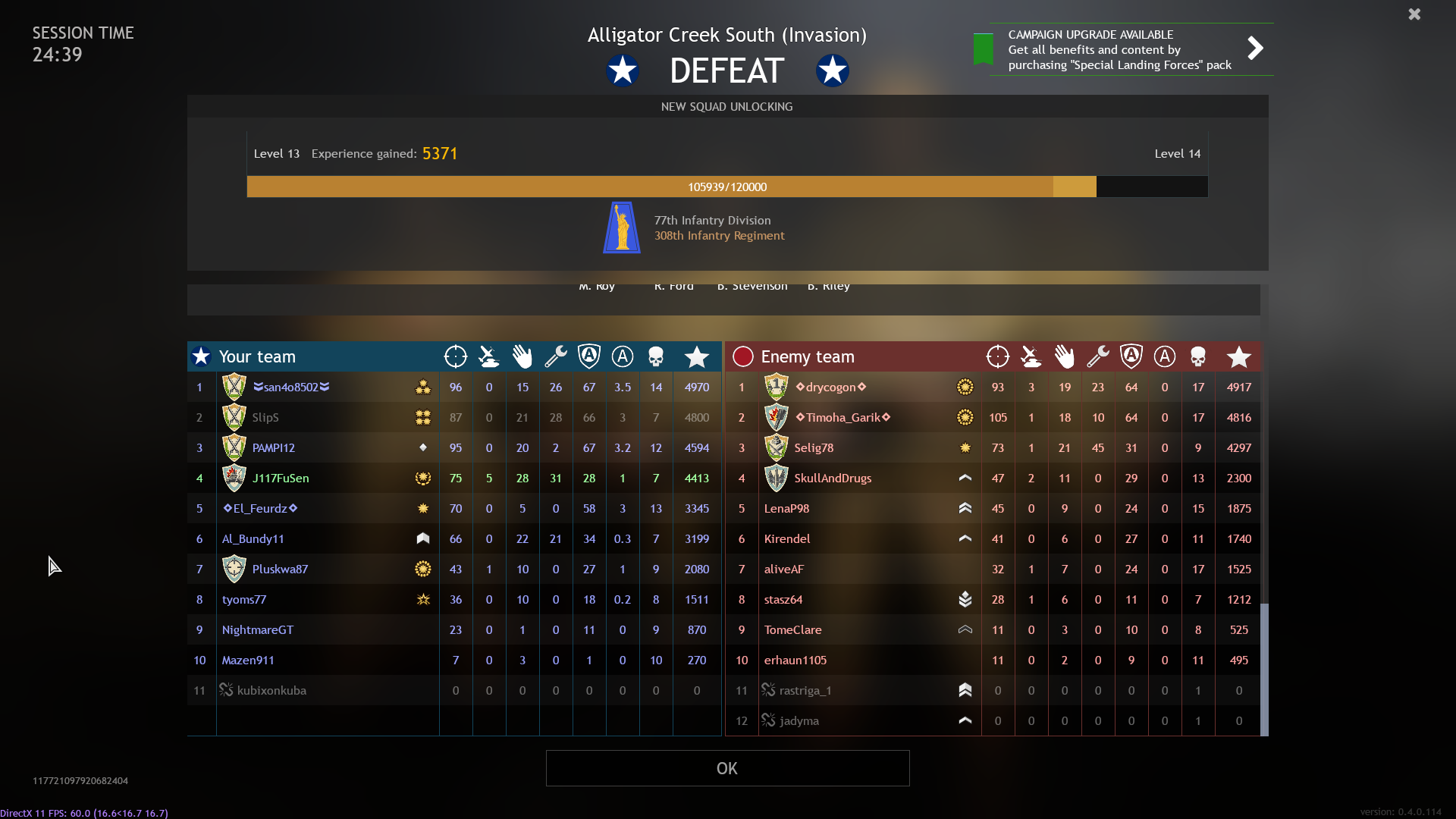Click the skull deaths column icon
This screenshot has height=819, width=1456.
pos(656,356)
